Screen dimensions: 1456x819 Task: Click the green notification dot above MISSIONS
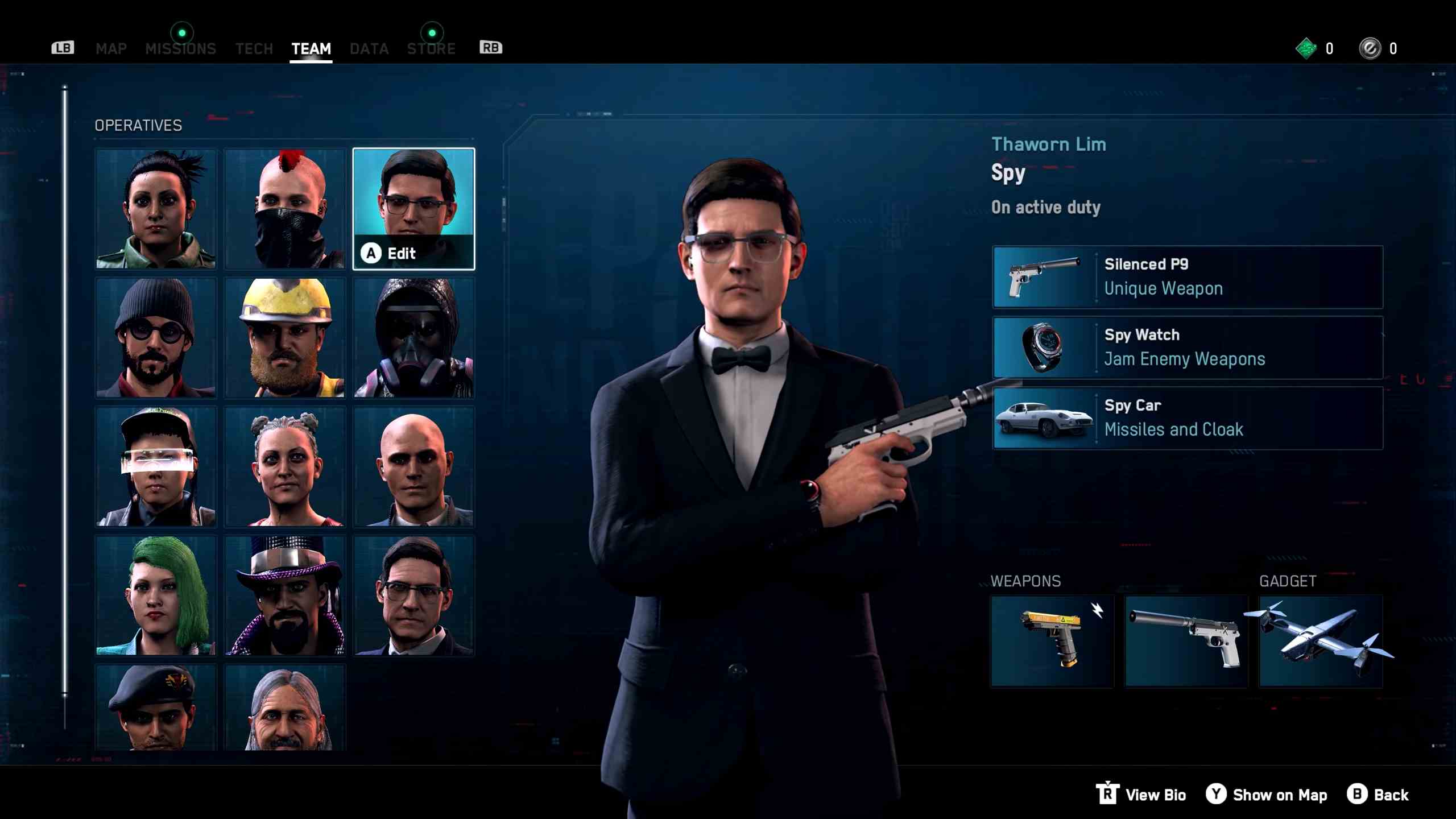pyautogui.click(x=183, y=32)
